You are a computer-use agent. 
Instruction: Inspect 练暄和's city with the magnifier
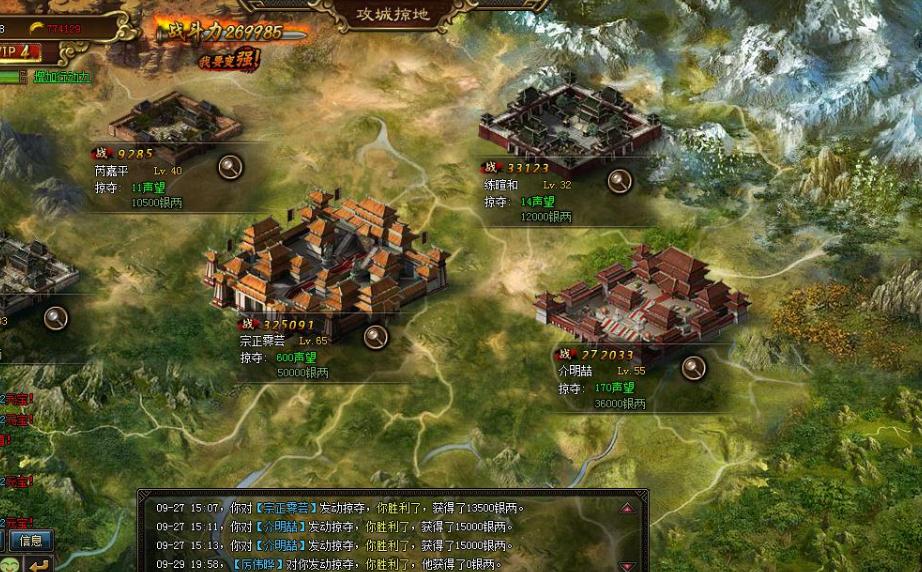620,181
